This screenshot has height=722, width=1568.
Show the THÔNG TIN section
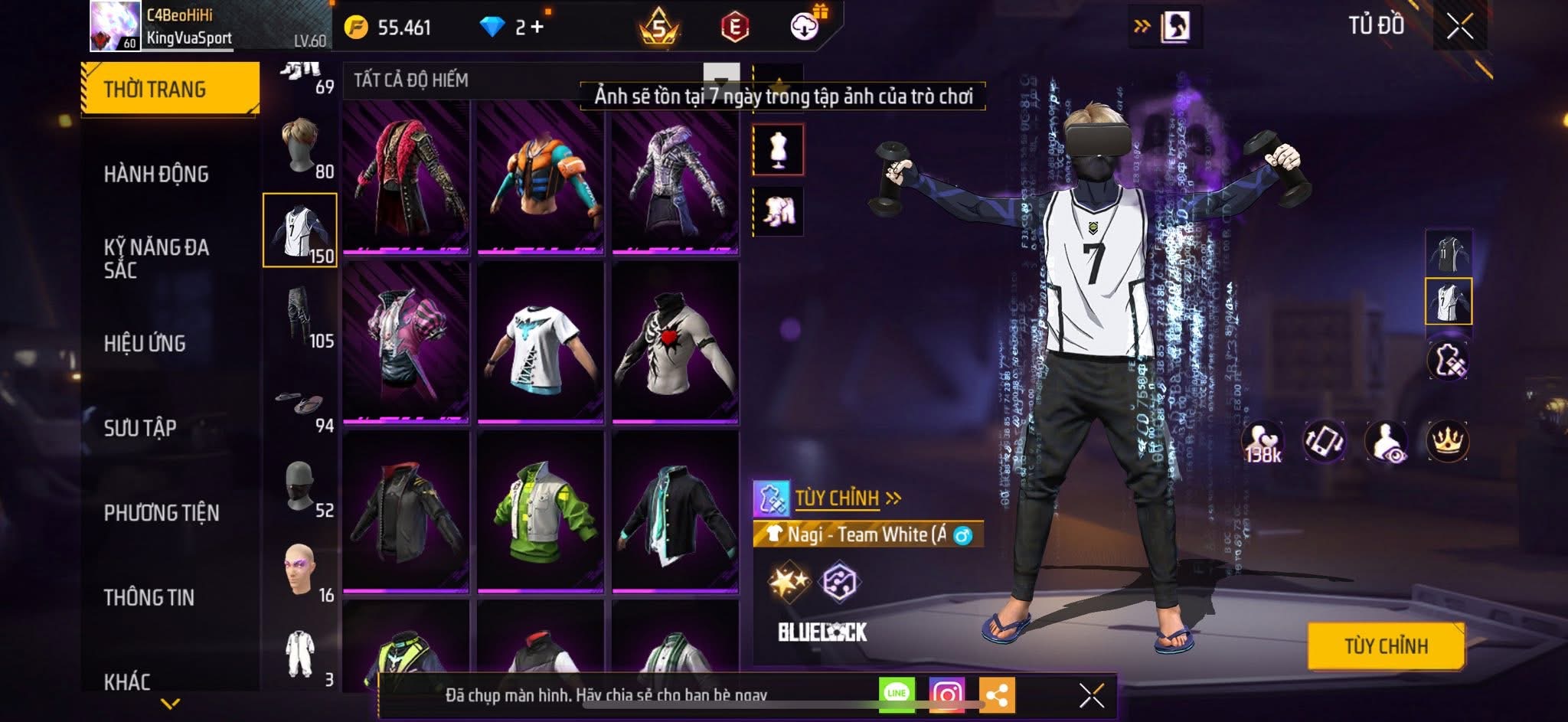(x=149, y=597)
